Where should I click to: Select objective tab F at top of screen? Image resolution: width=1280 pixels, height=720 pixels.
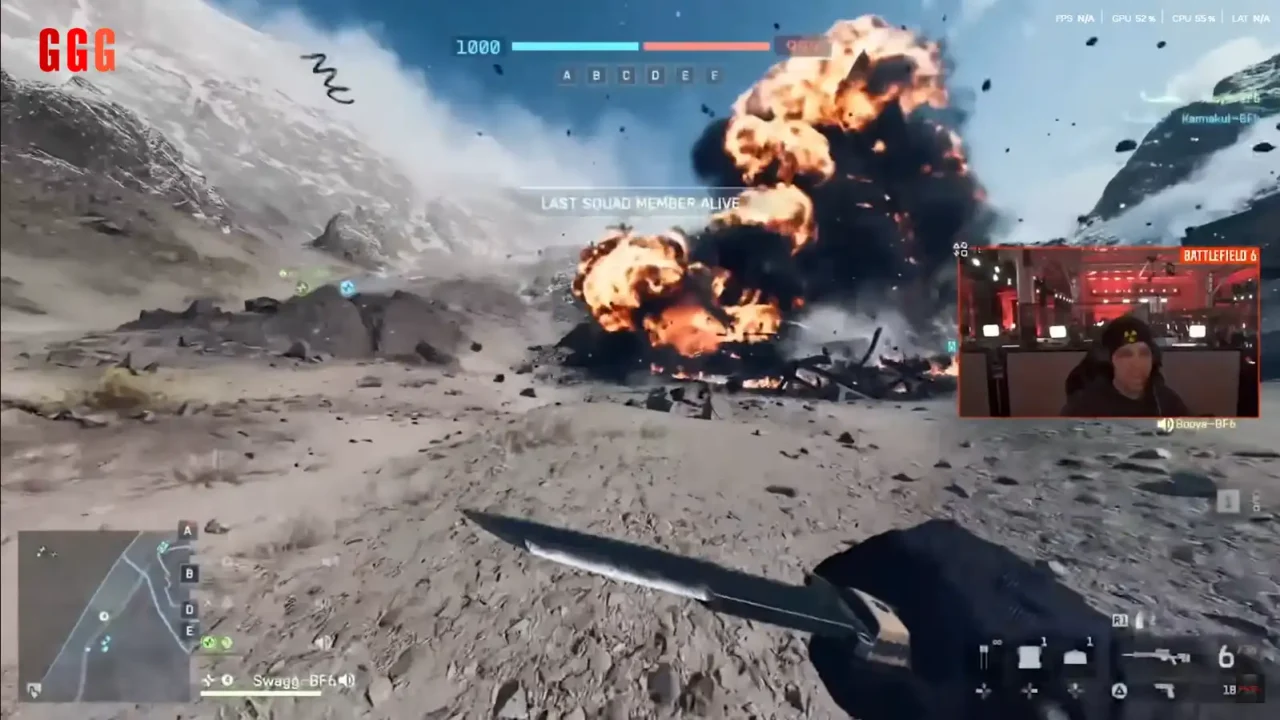click(714, 76)
